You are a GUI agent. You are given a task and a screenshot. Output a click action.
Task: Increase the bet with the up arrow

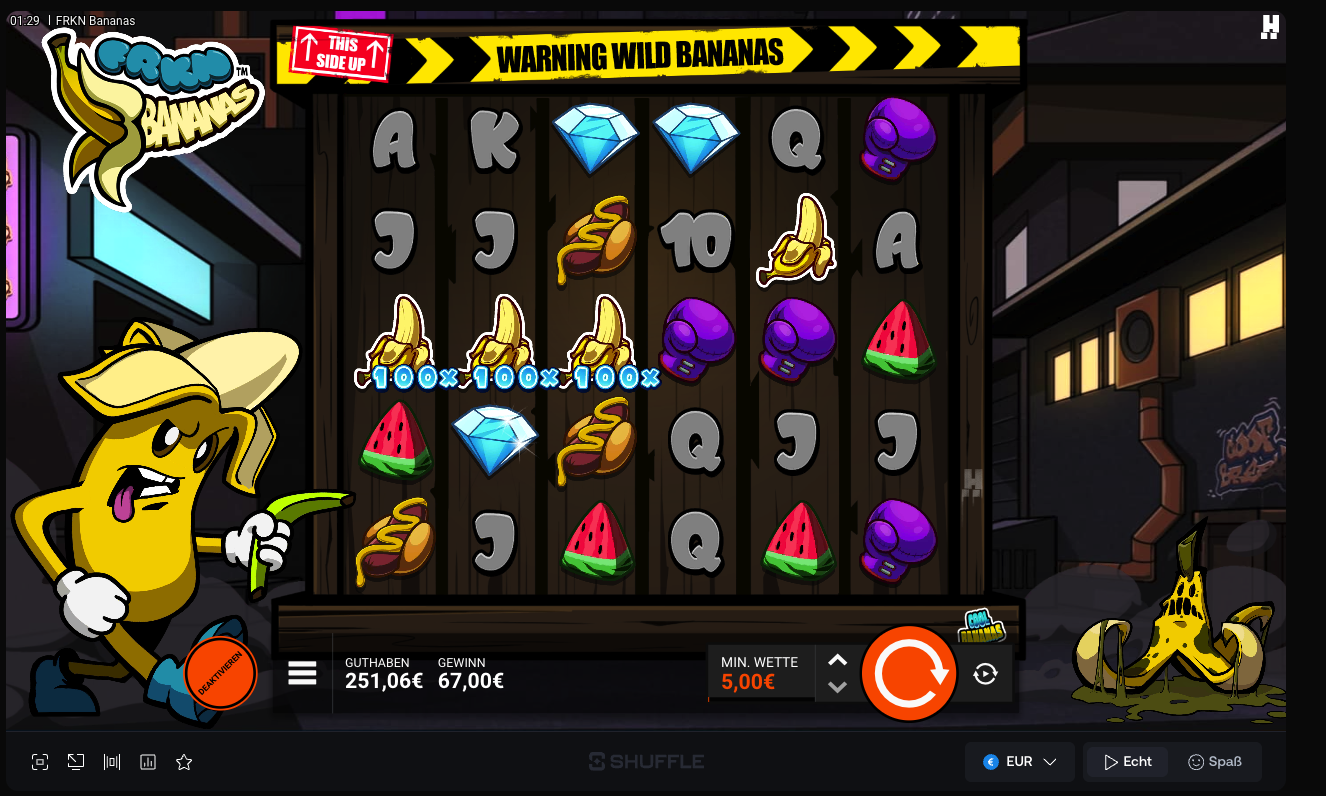838,660
